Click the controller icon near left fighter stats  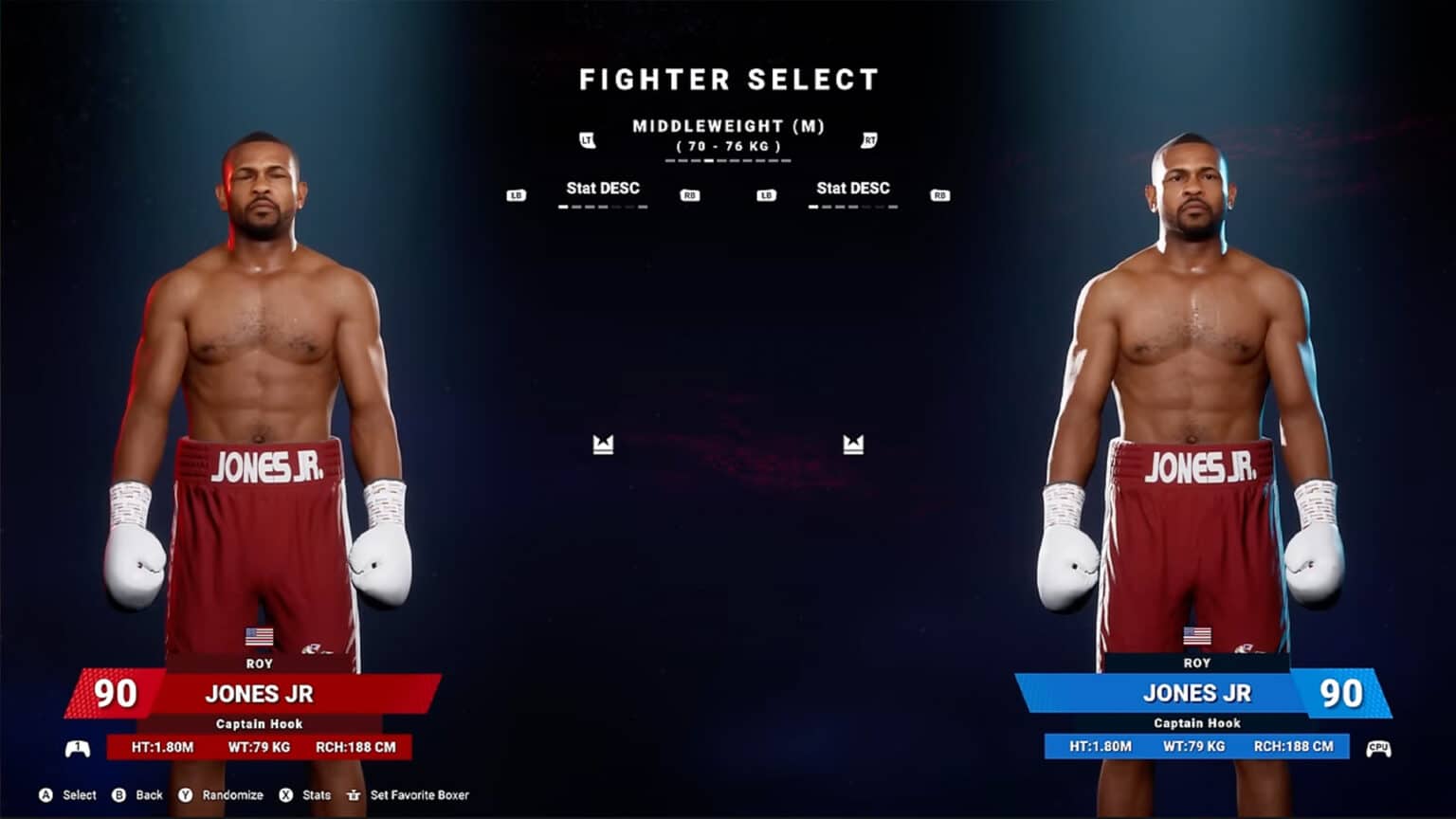point(76,748)
